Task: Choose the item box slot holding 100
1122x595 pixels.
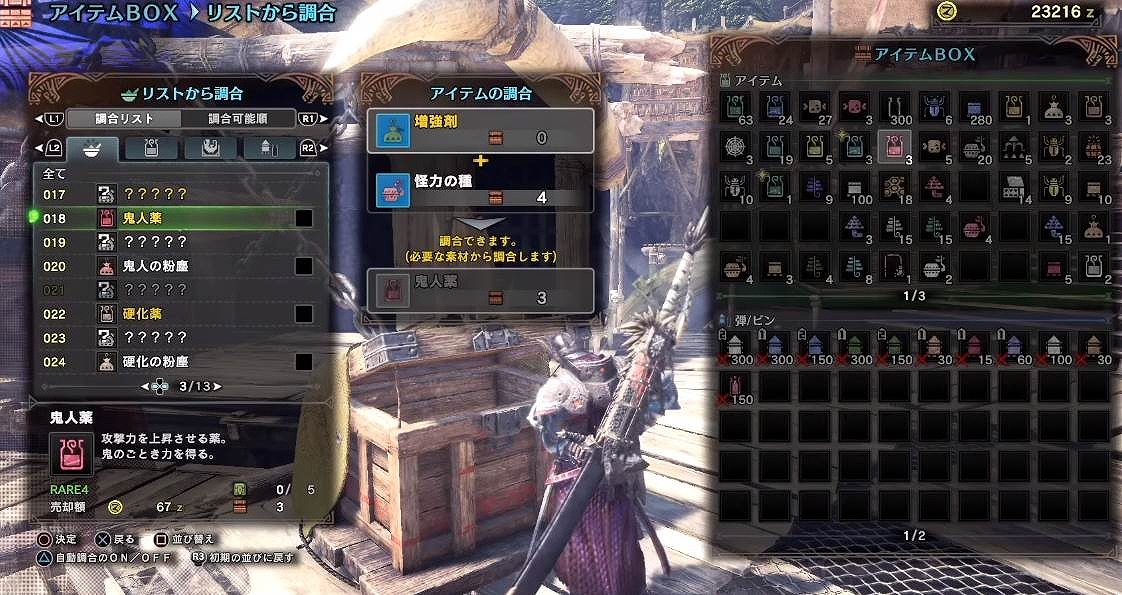Action: pyautogui.click(x=855, y=187)
